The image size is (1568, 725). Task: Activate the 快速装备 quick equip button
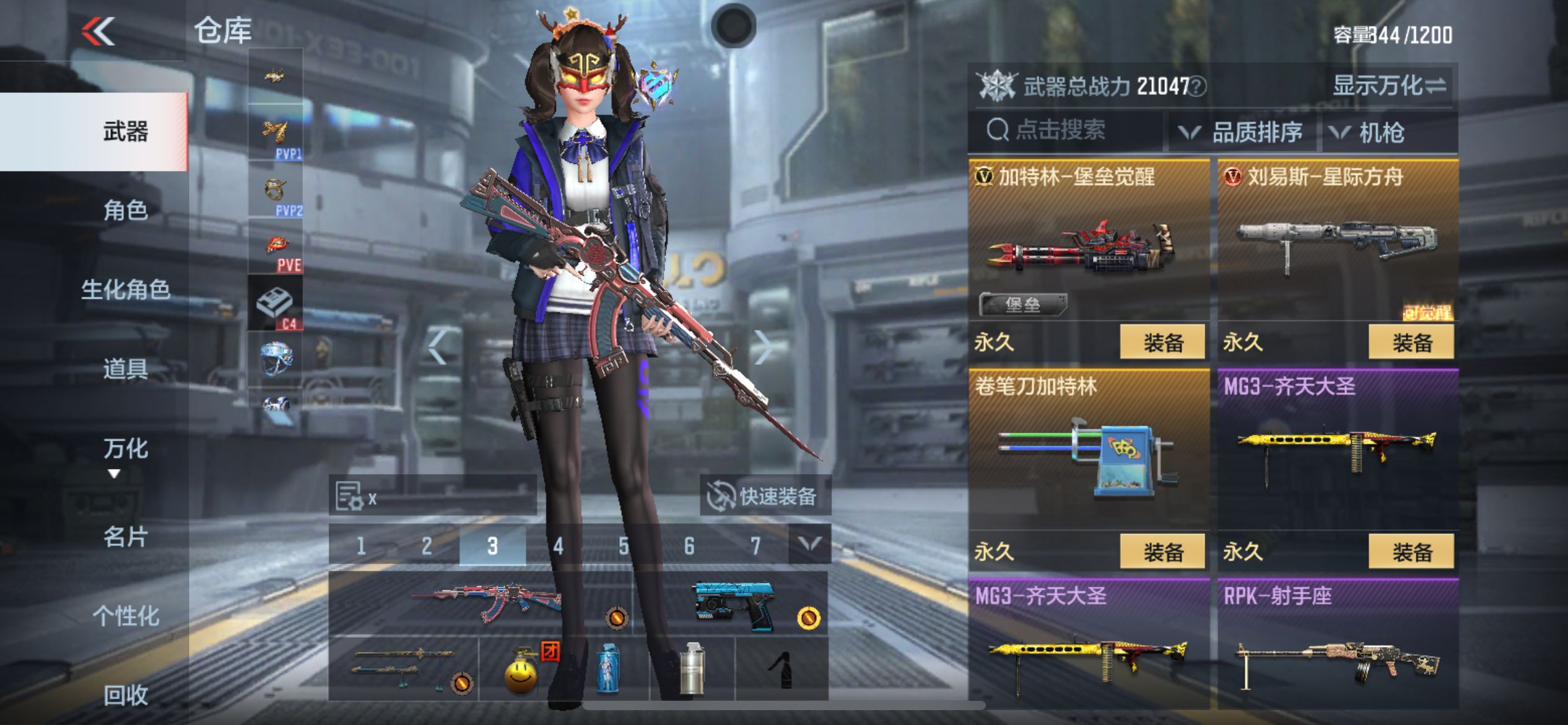pyautogui.click(x=765, y=496)
